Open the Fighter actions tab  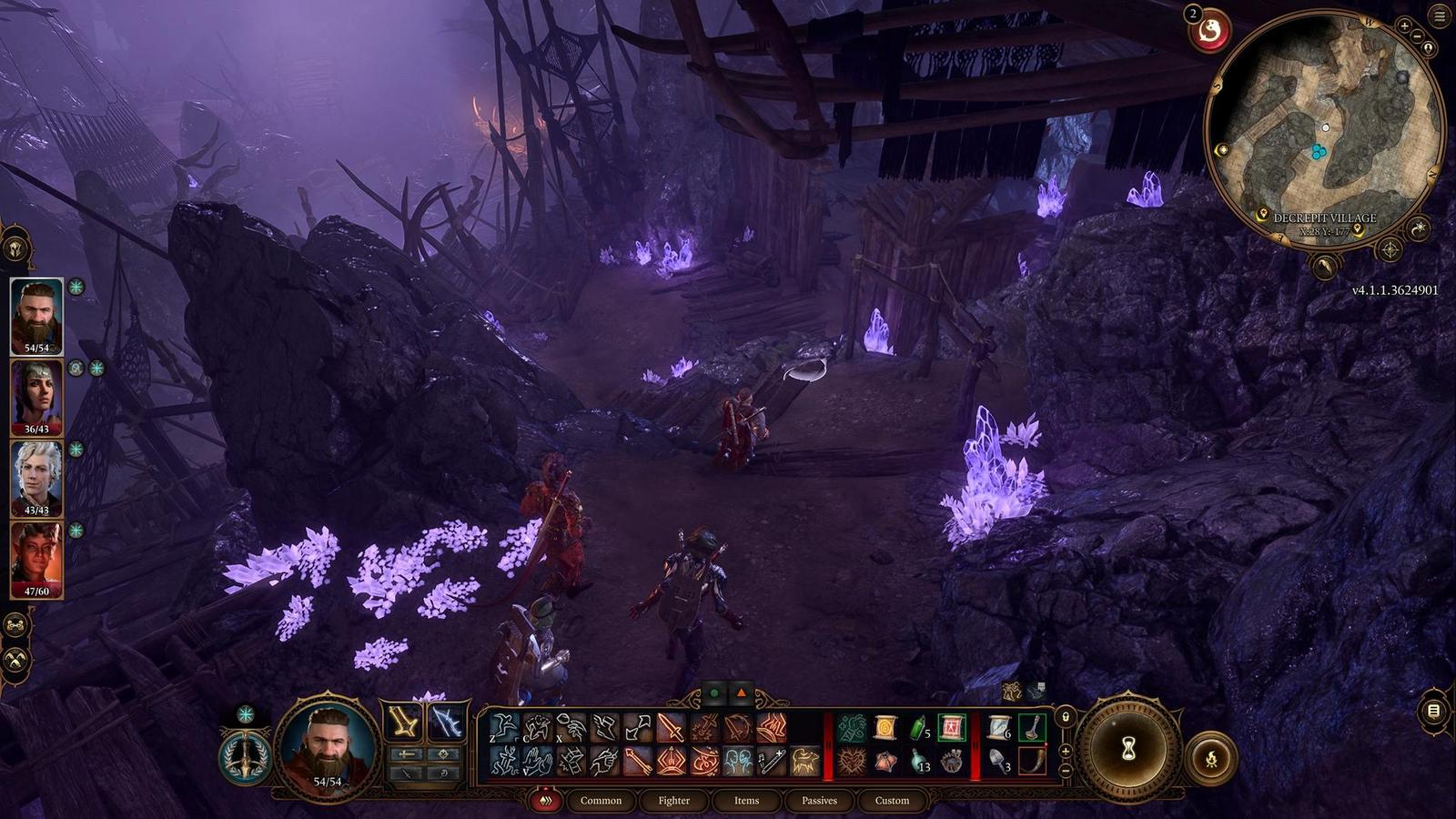[673, 801]
